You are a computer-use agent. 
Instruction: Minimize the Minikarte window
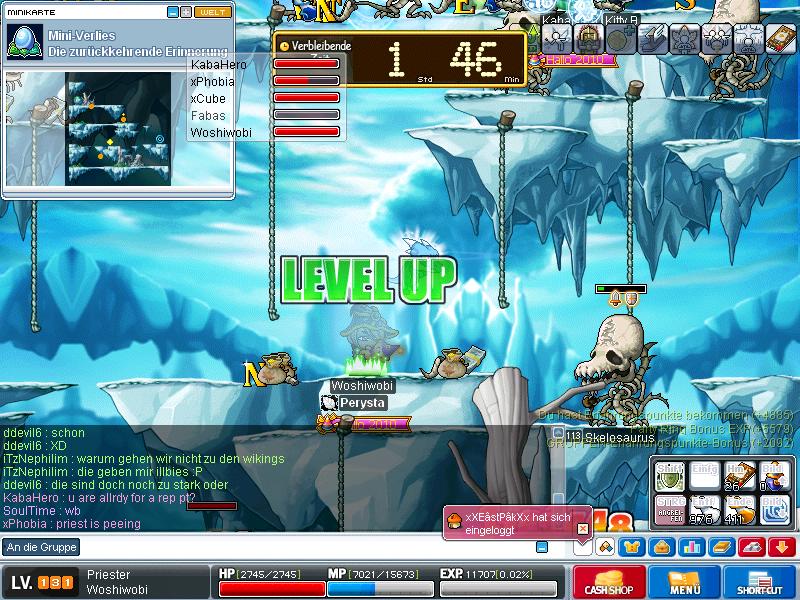point(173,12)
